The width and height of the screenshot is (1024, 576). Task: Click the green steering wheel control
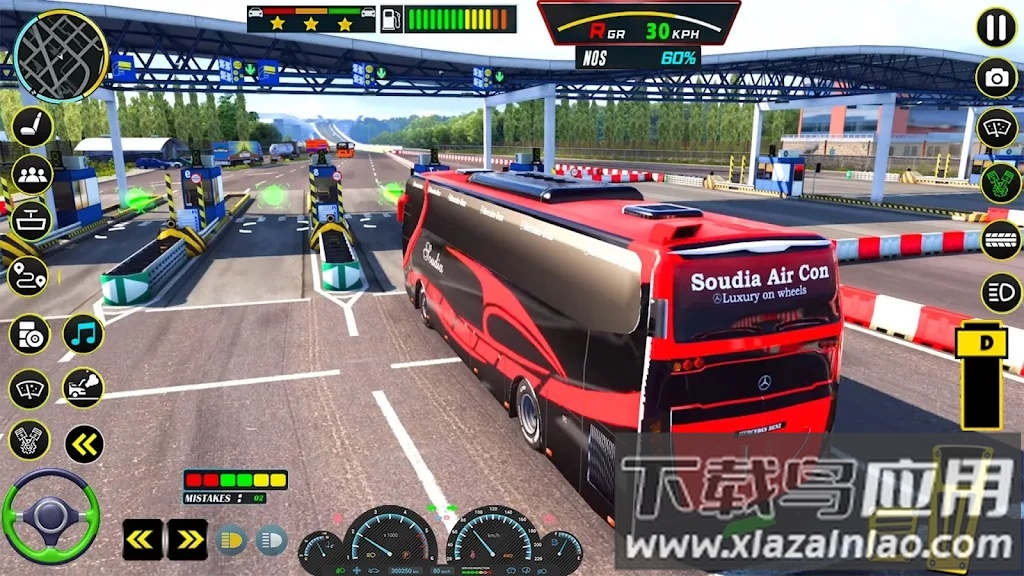pos(50,516)
